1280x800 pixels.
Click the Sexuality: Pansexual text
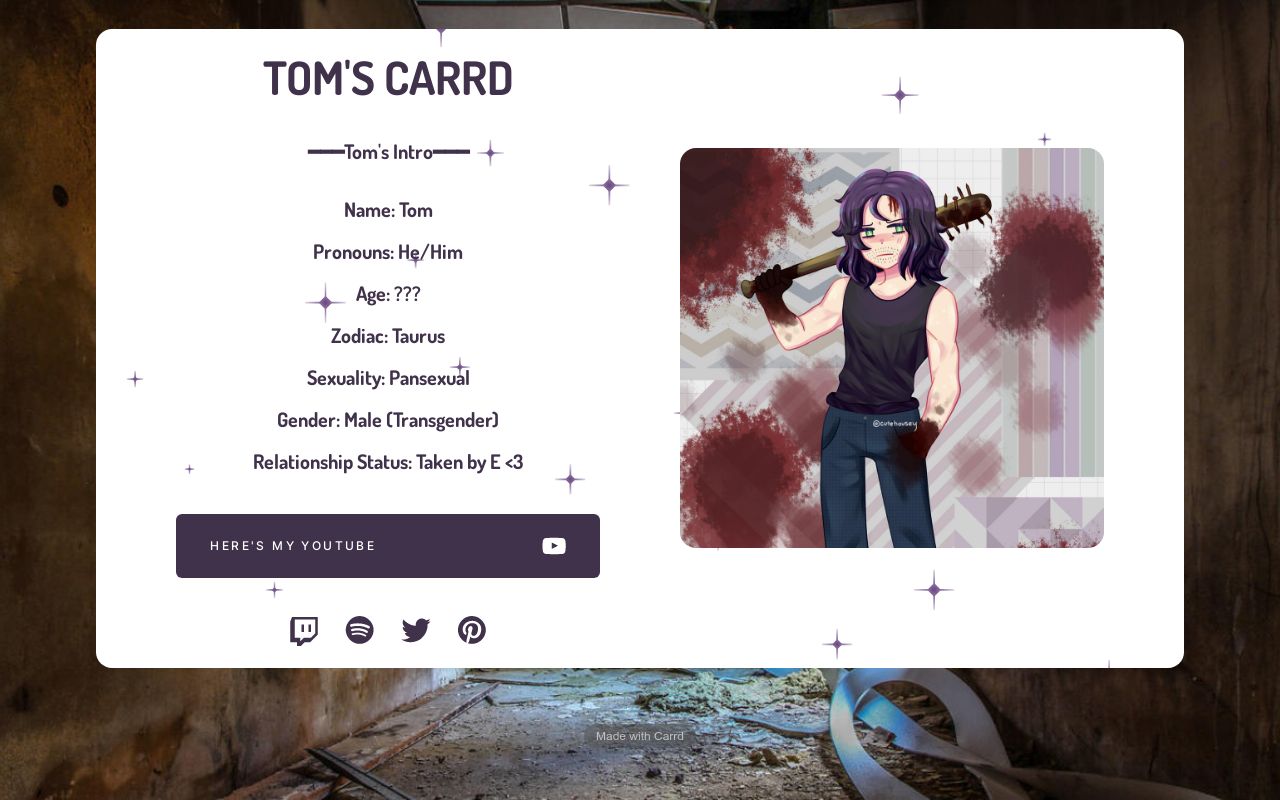pyautogui.click(x=388, y=378)
